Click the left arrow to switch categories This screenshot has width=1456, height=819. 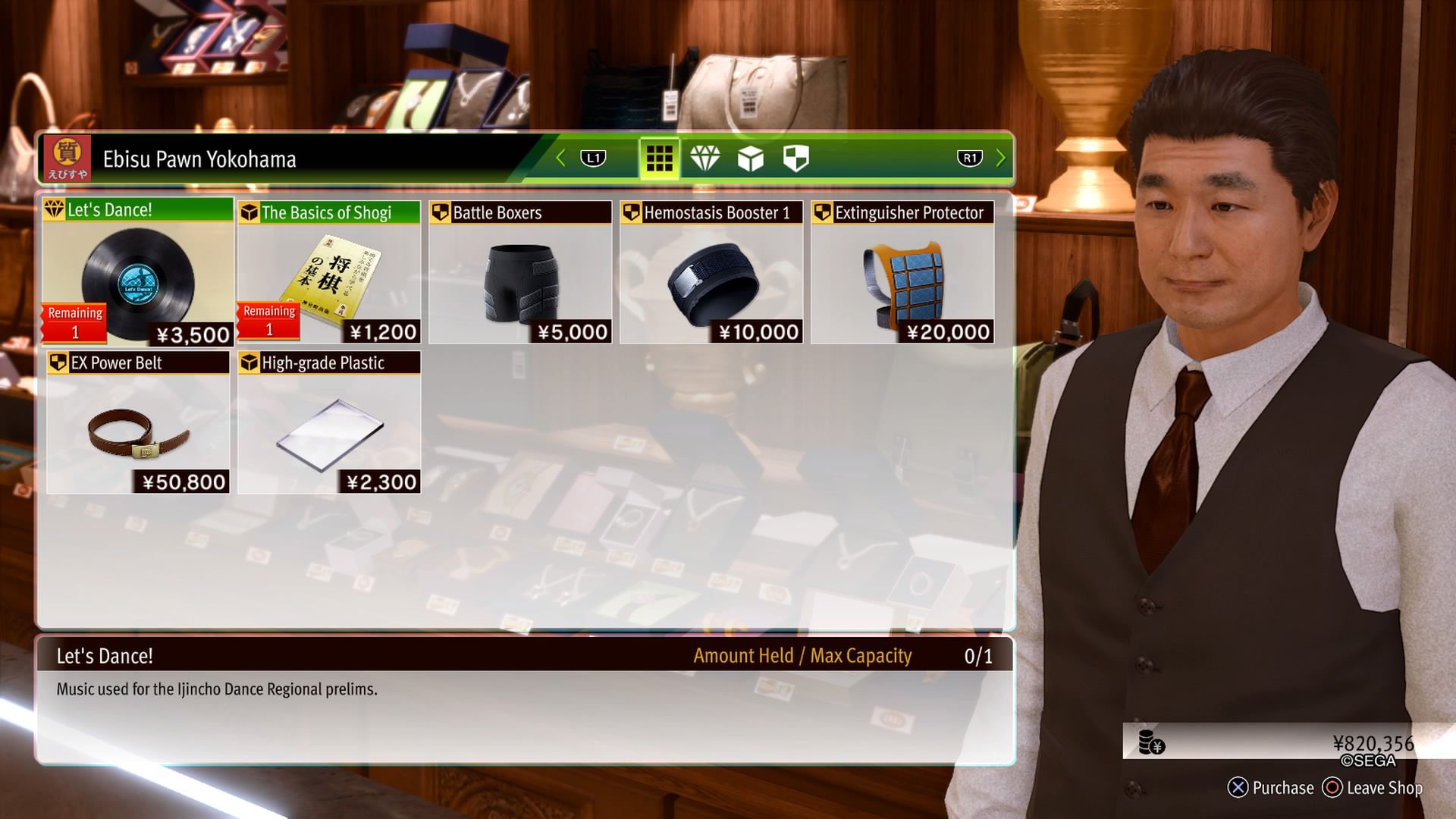click(x=560, y=158)
